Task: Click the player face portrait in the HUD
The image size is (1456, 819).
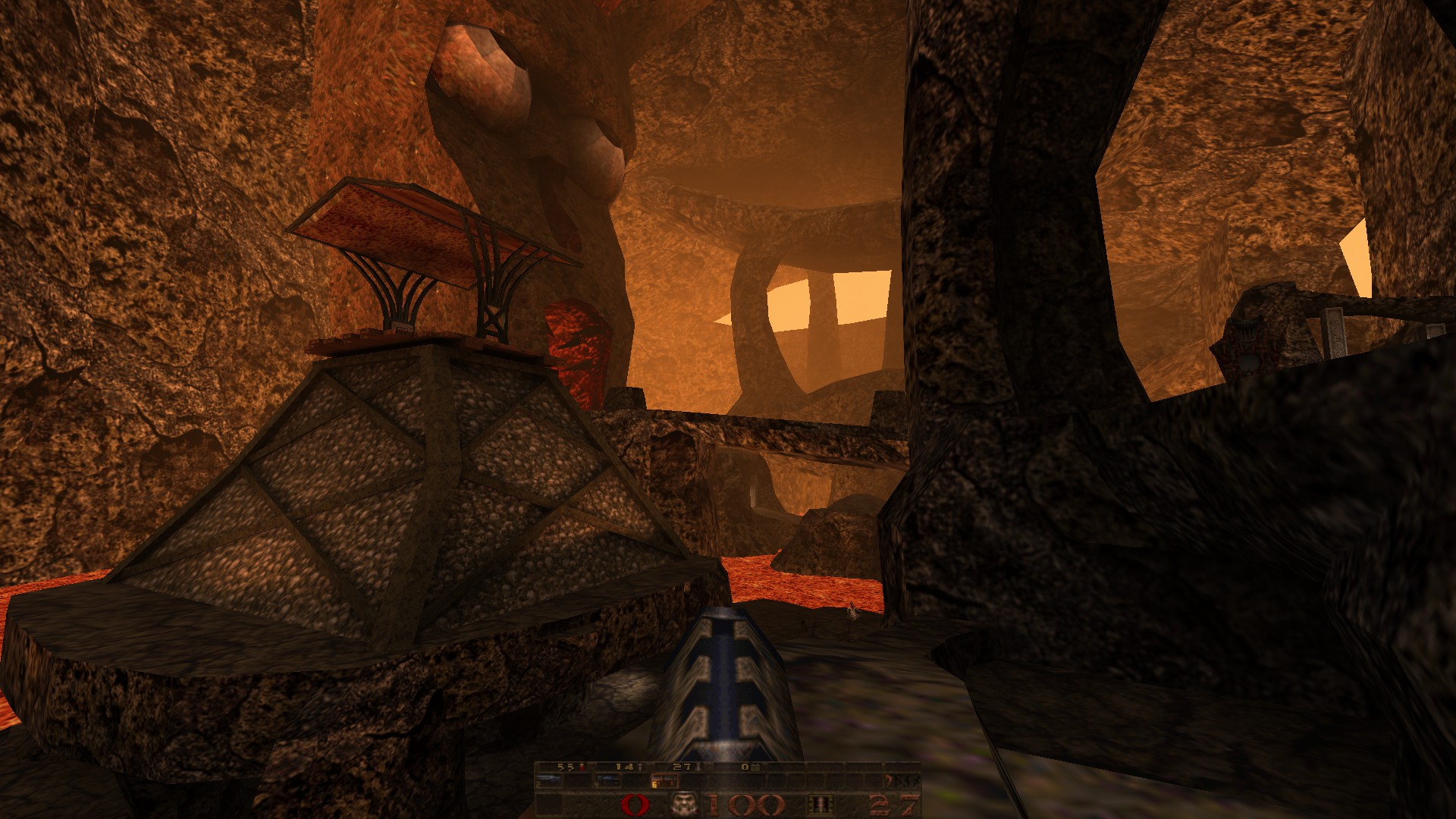Action: (x=683, y=802)
